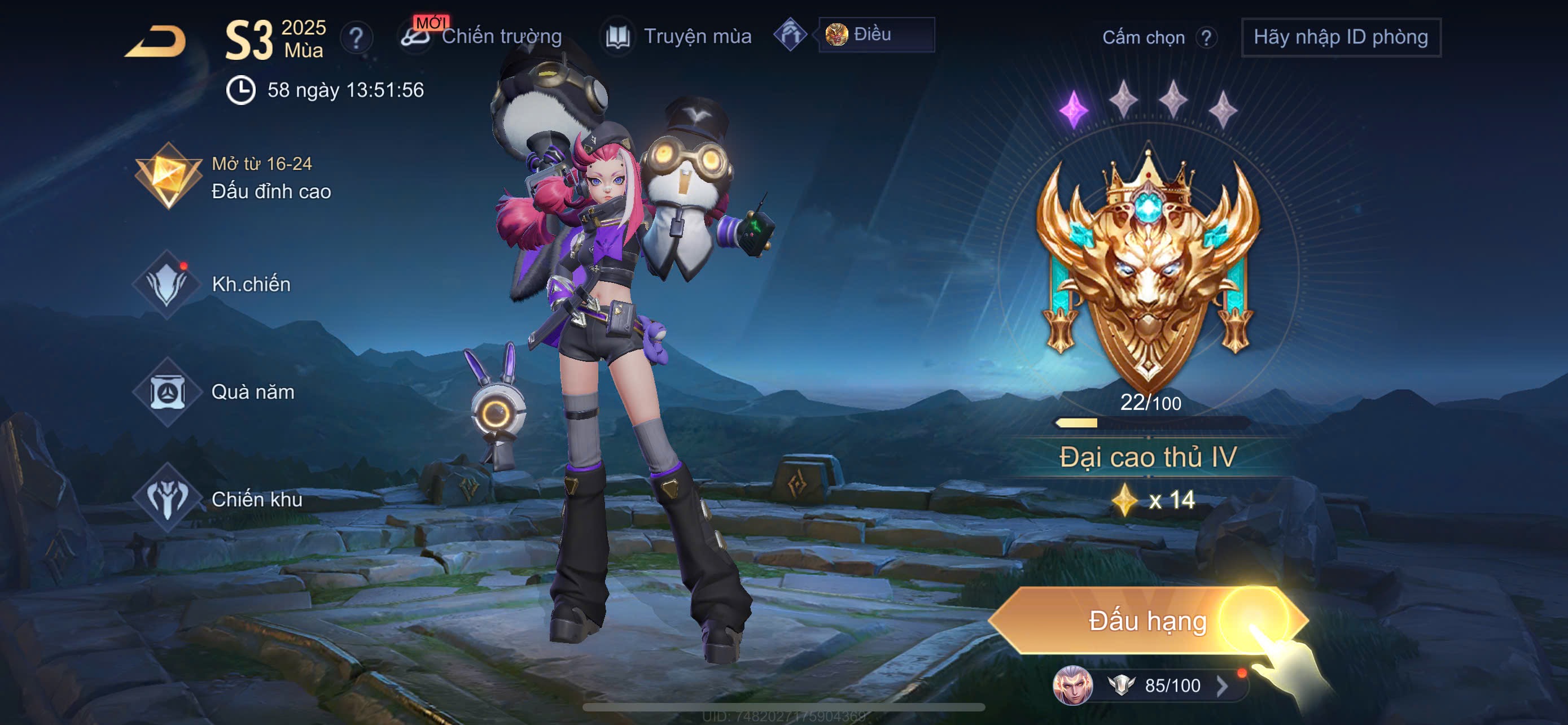This screenshot has height=725, width=1568.
Task: Open the season help question mark
Action: pos(356,38)
